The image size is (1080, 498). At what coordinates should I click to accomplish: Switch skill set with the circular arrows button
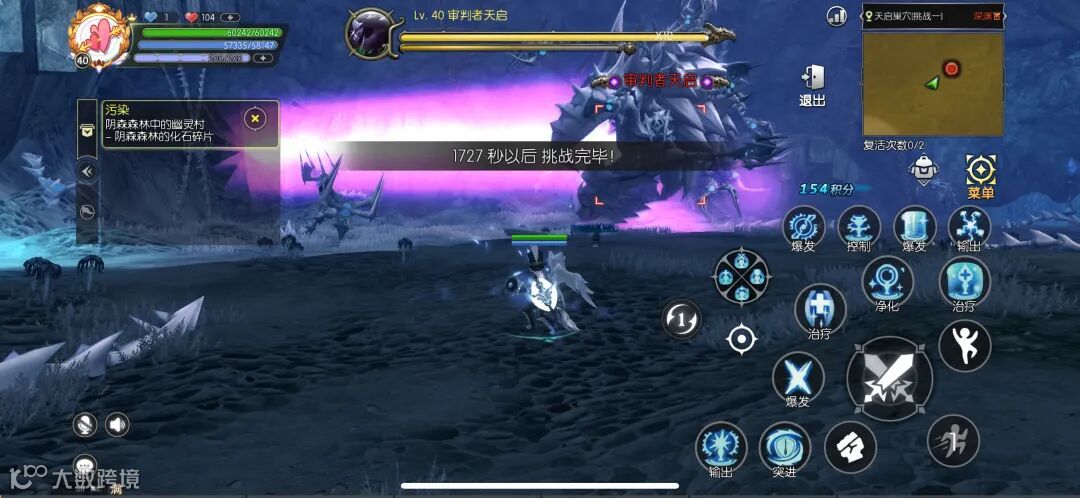tap(682, 320)
